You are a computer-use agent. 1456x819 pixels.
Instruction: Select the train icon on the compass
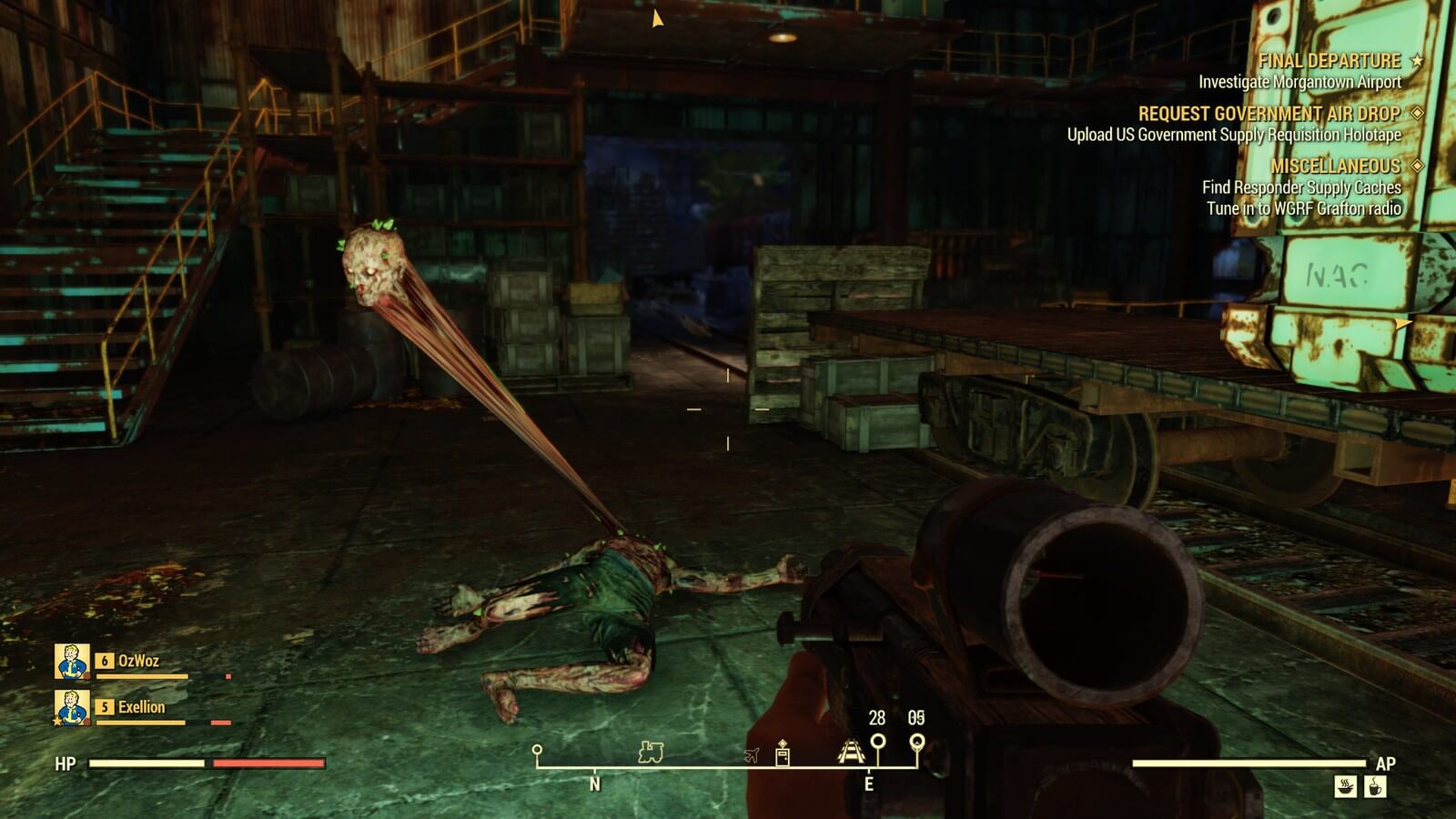[x=651, y=752]
